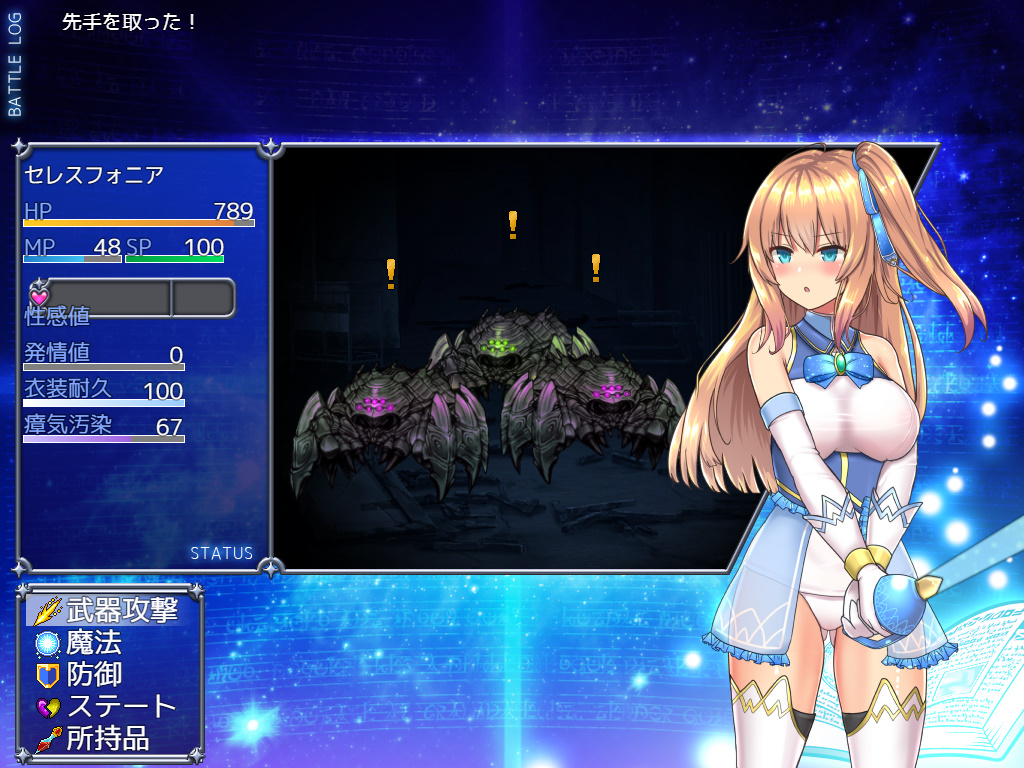
Task: Select the 武器攻撃 weapon attack command
Action: (108, 610)
